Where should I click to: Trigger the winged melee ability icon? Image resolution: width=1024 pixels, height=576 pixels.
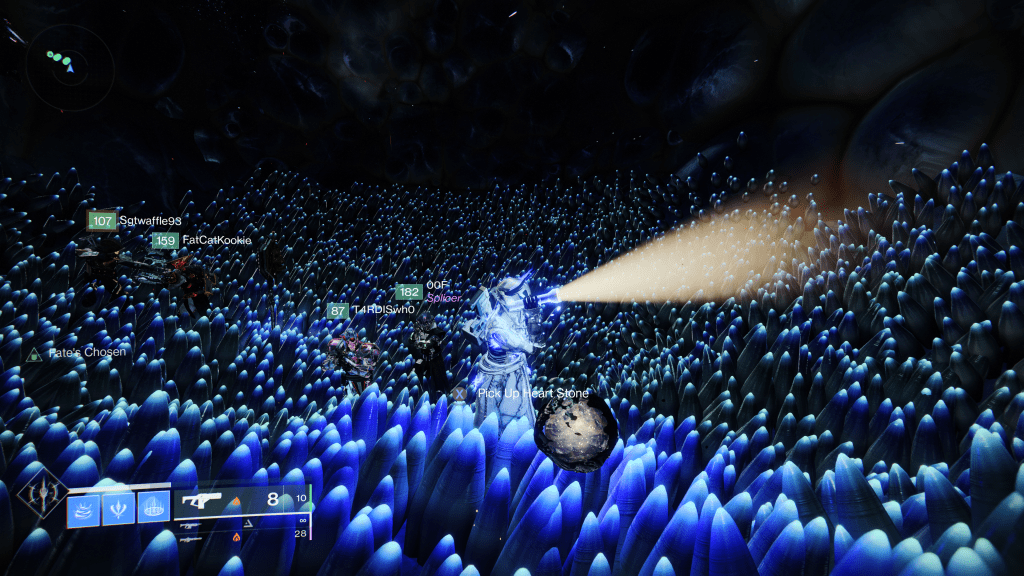click(117, 508)
